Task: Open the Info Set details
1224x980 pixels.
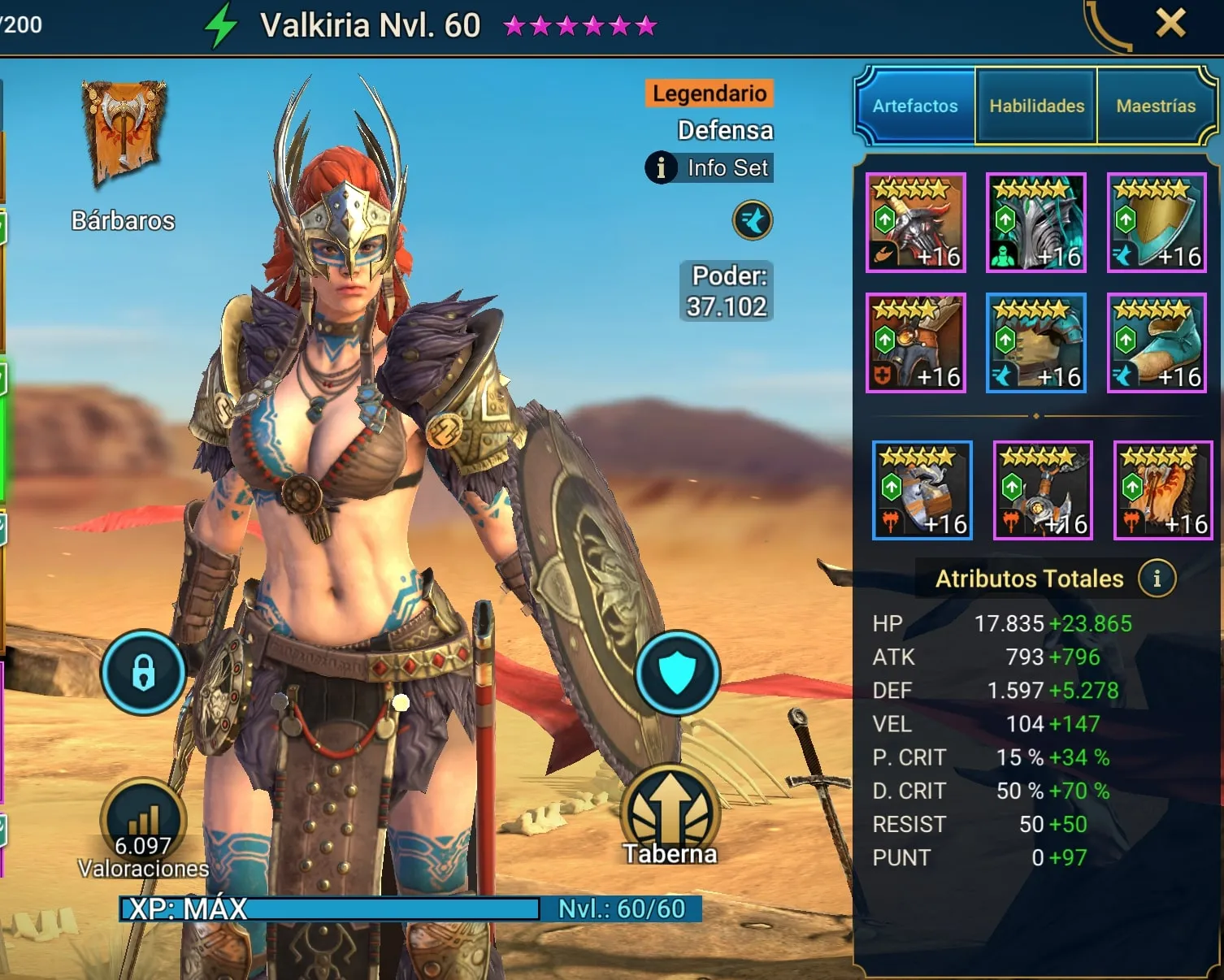Action: (x=710, y=168)
